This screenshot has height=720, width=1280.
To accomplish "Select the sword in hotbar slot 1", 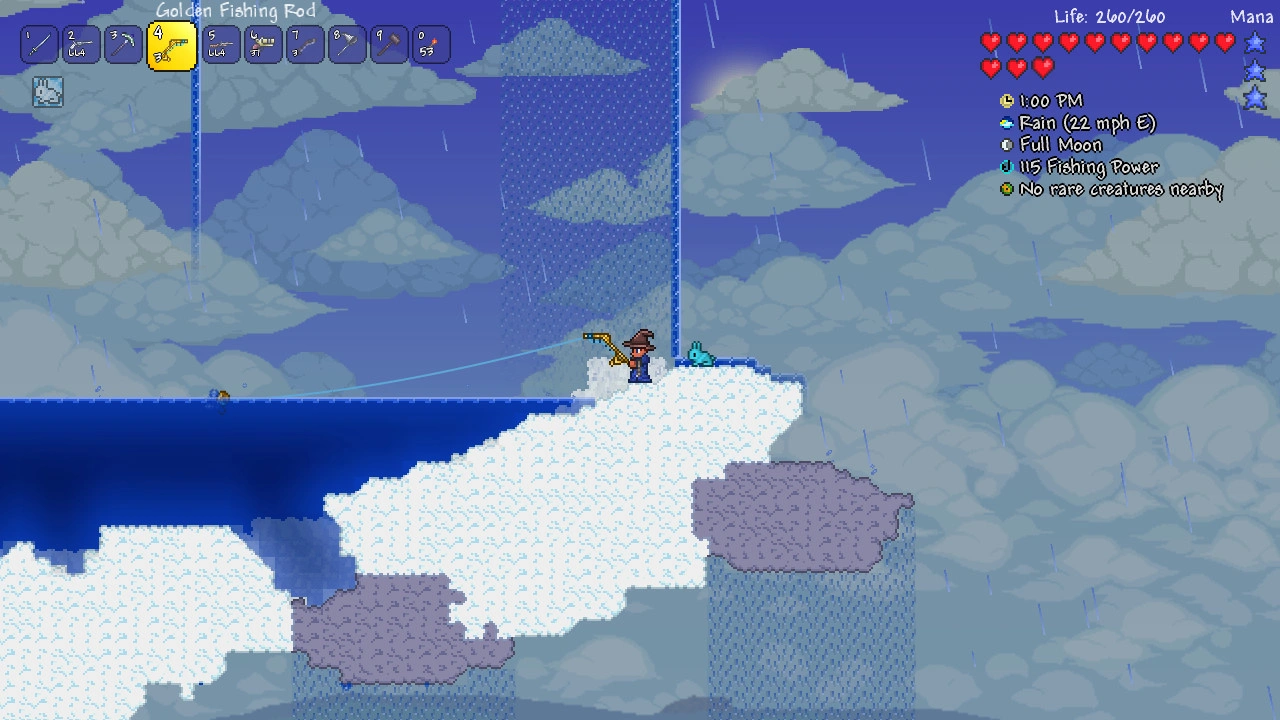I will [x=39, y=44].
